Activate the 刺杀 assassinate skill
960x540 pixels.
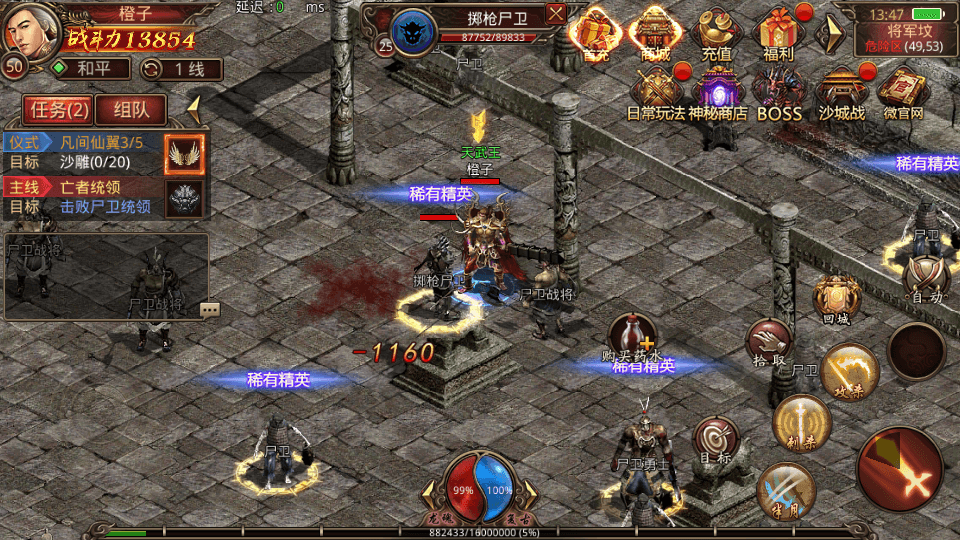pos(802,422)
